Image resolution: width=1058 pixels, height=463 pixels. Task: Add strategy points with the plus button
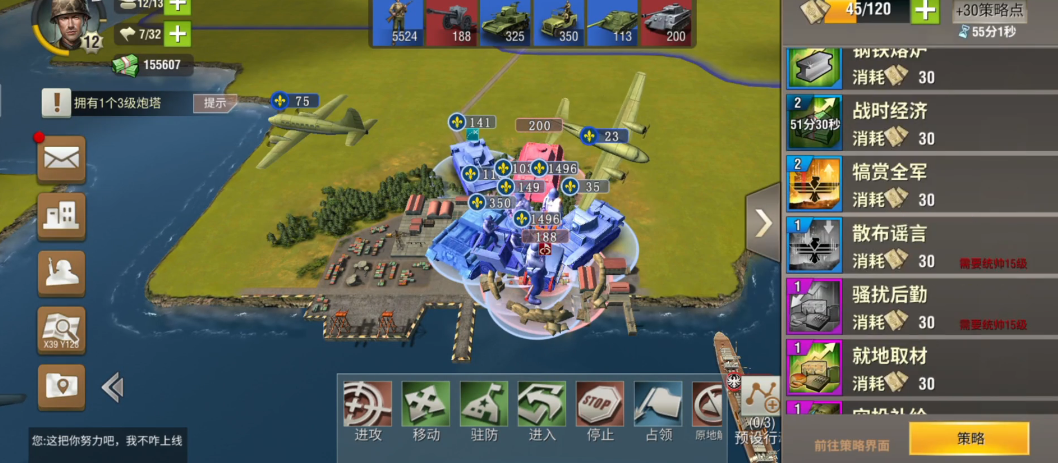[x=925, y=11]
